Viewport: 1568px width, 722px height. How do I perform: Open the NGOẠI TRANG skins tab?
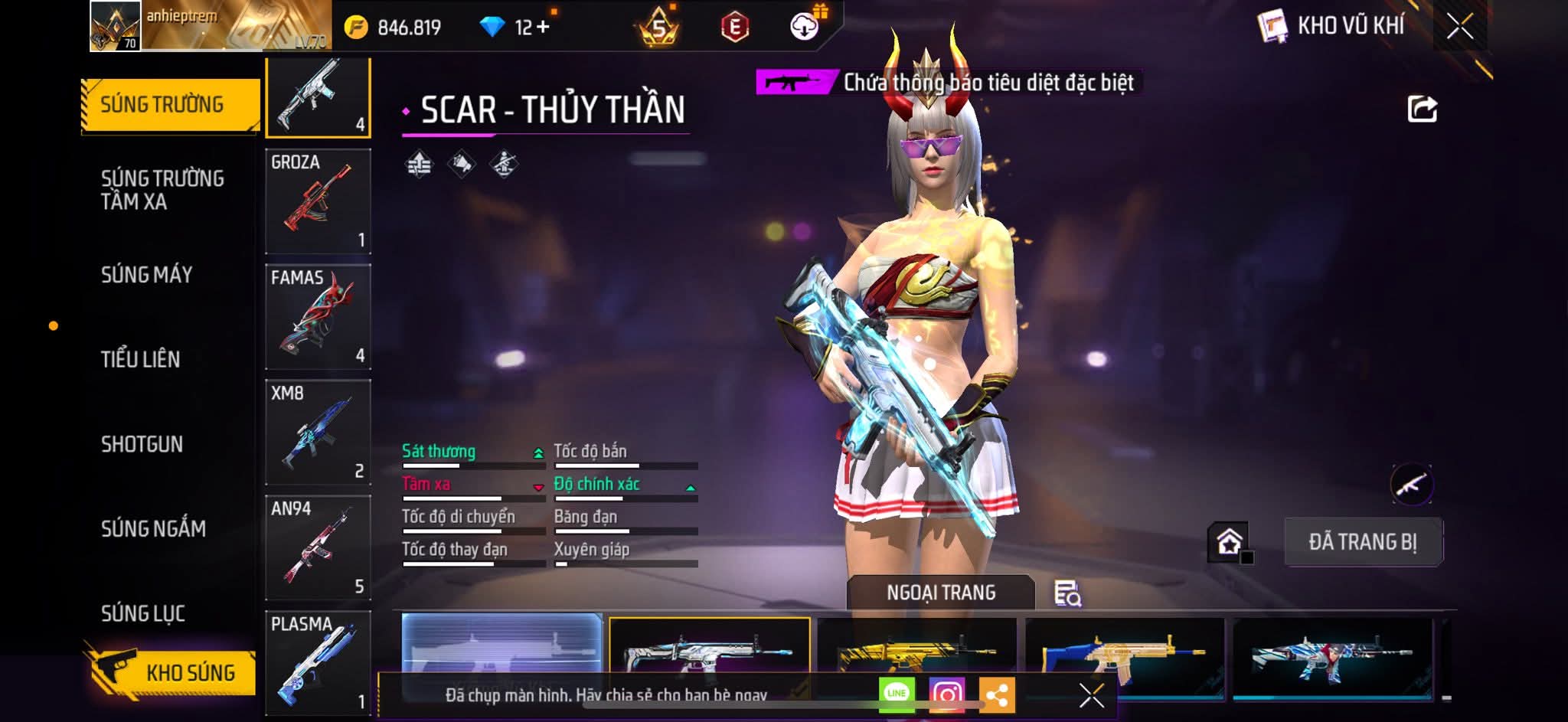click(x=941, y=593)
